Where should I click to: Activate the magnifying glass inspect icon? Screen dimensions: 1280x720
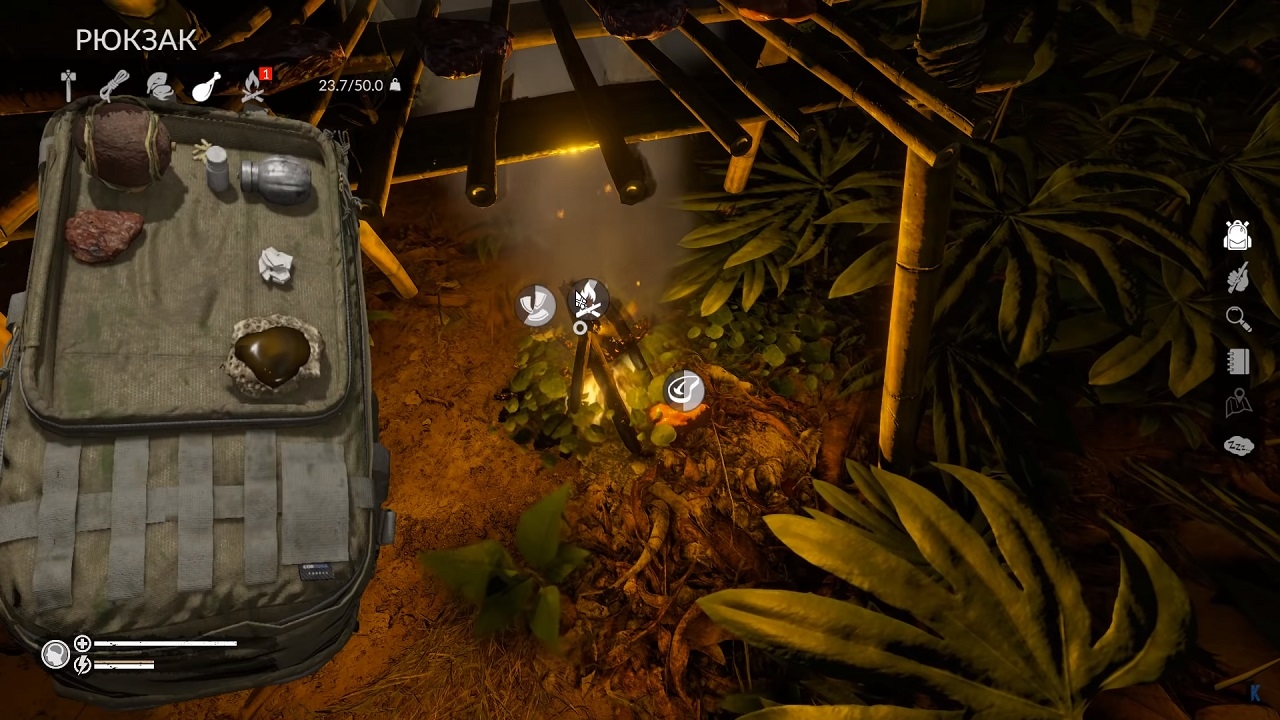1238,319
